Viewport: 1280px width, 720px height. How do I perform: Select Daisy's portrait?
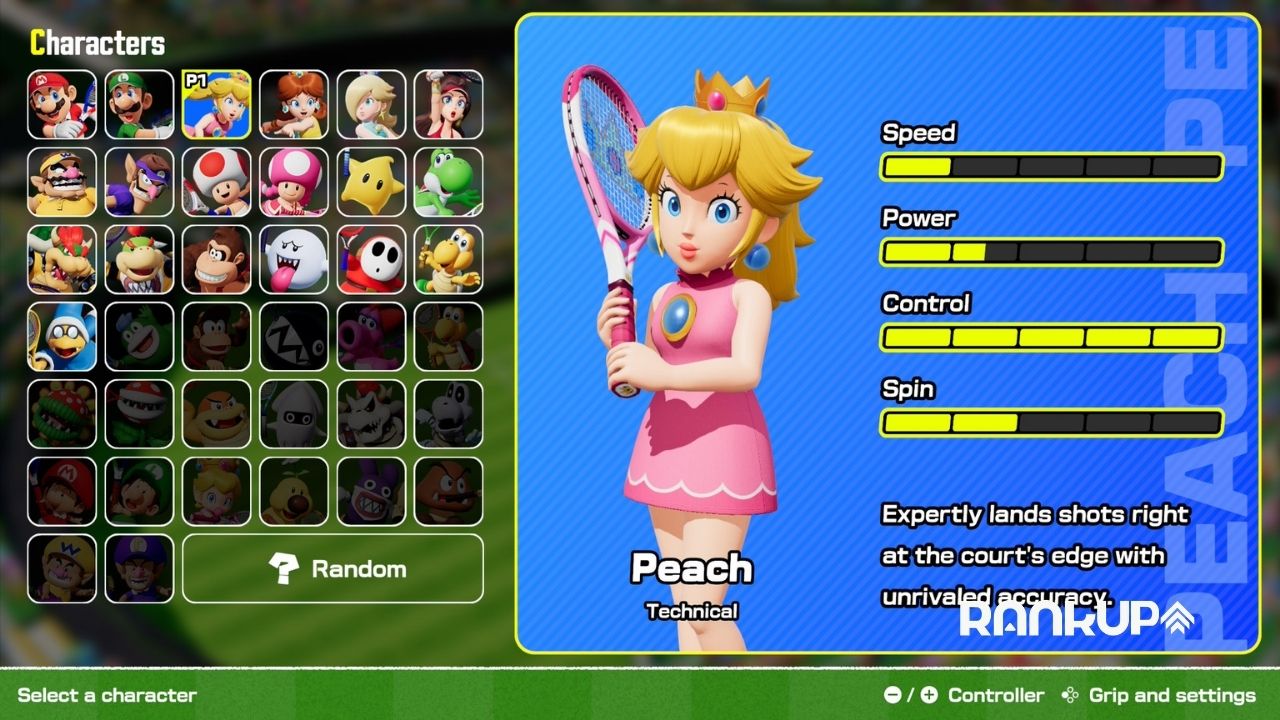click(x=294, y=104)
